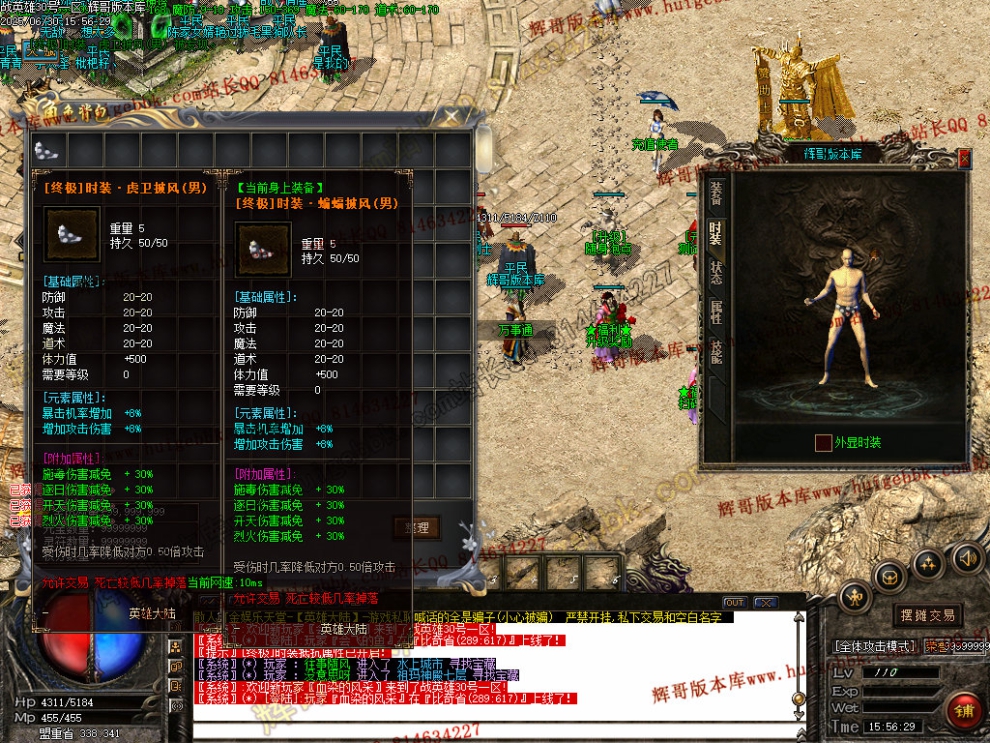Close the character bag window
The width and height of the screenshot is (990, 743).
point(452,118)
